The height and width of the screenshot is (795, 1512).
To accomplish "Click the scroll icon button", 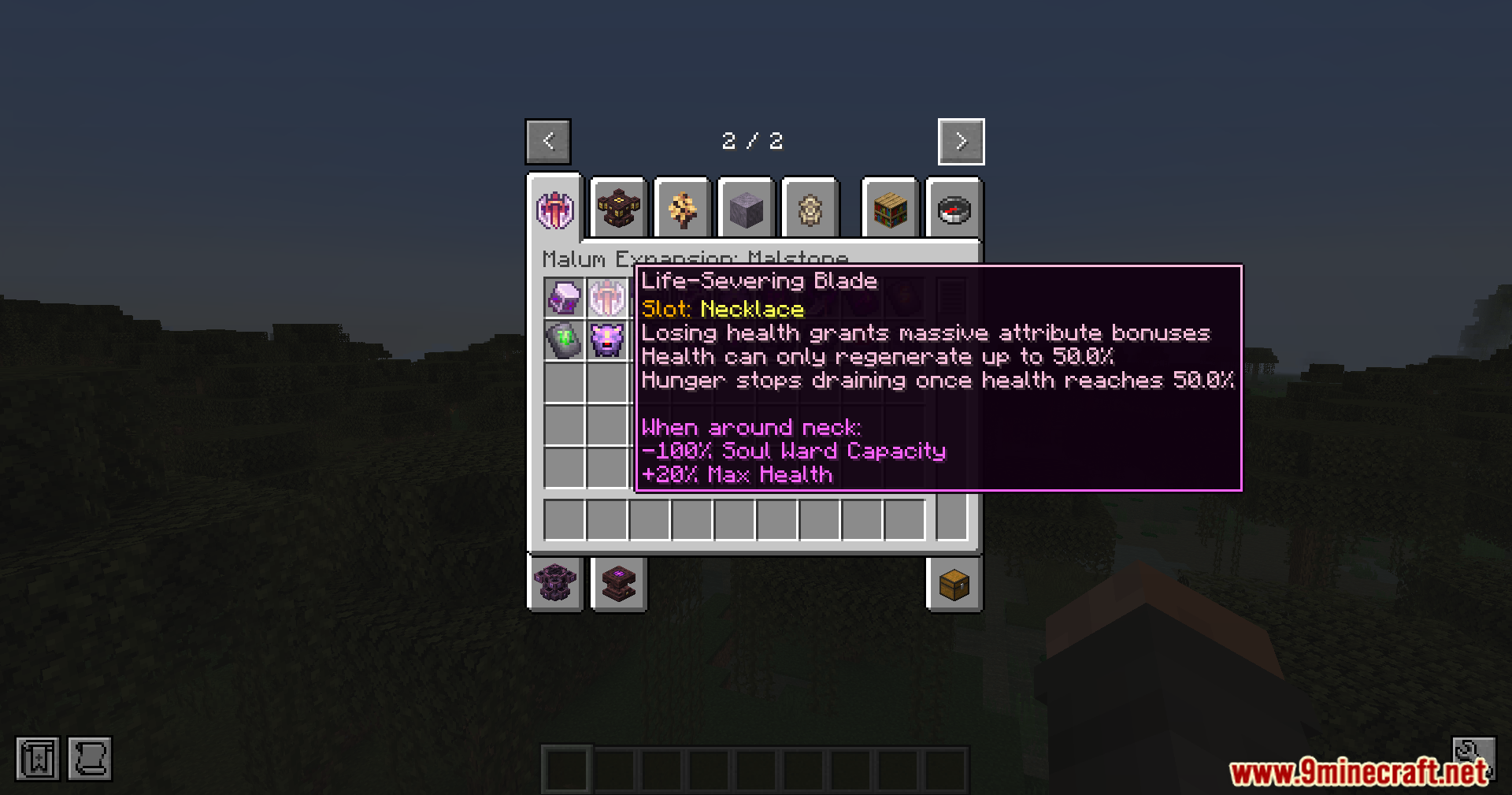I will pyautogui.click(x=90, y=759).
